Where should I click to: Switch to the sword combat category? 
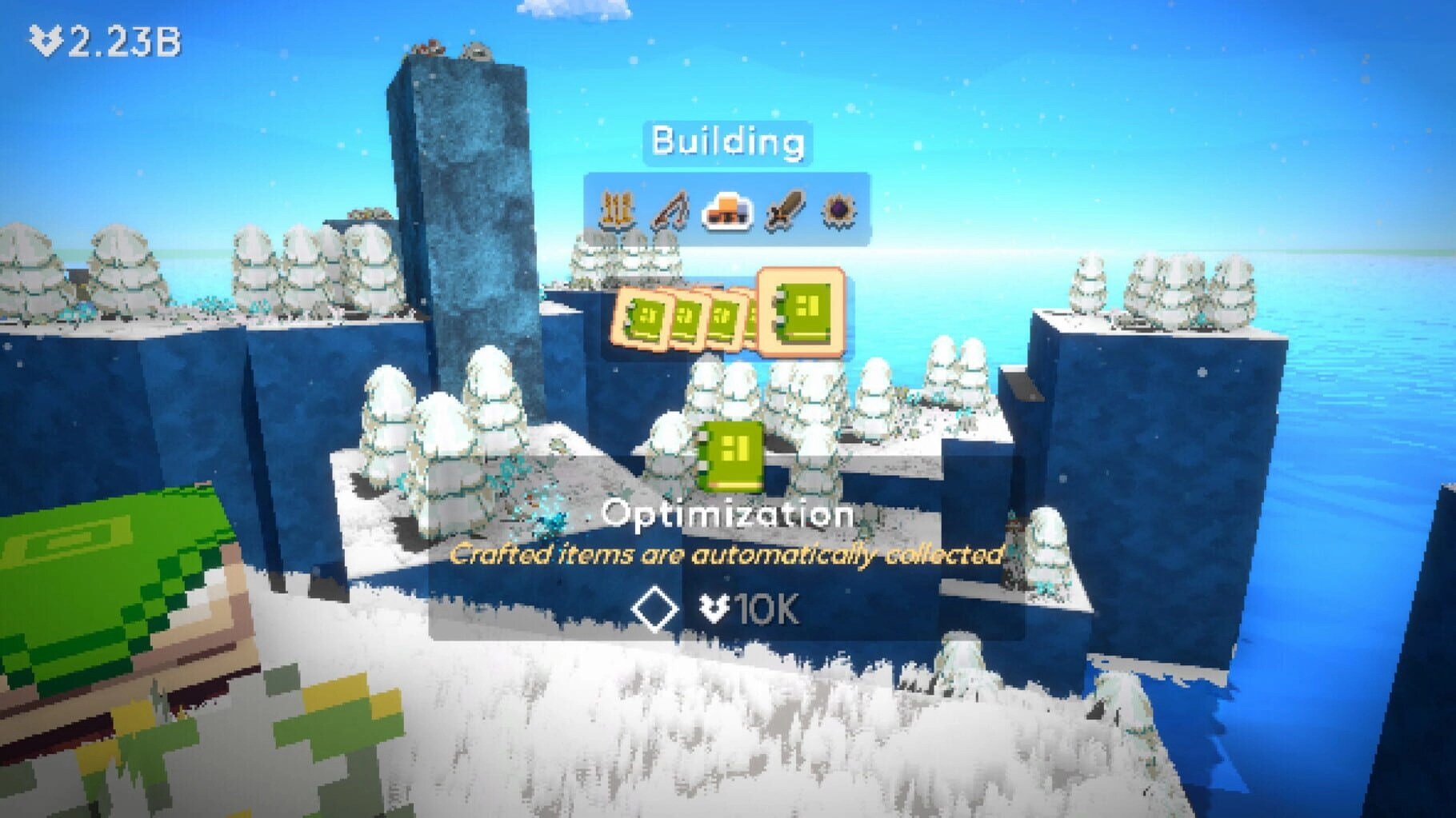click(x=783, y=211)
